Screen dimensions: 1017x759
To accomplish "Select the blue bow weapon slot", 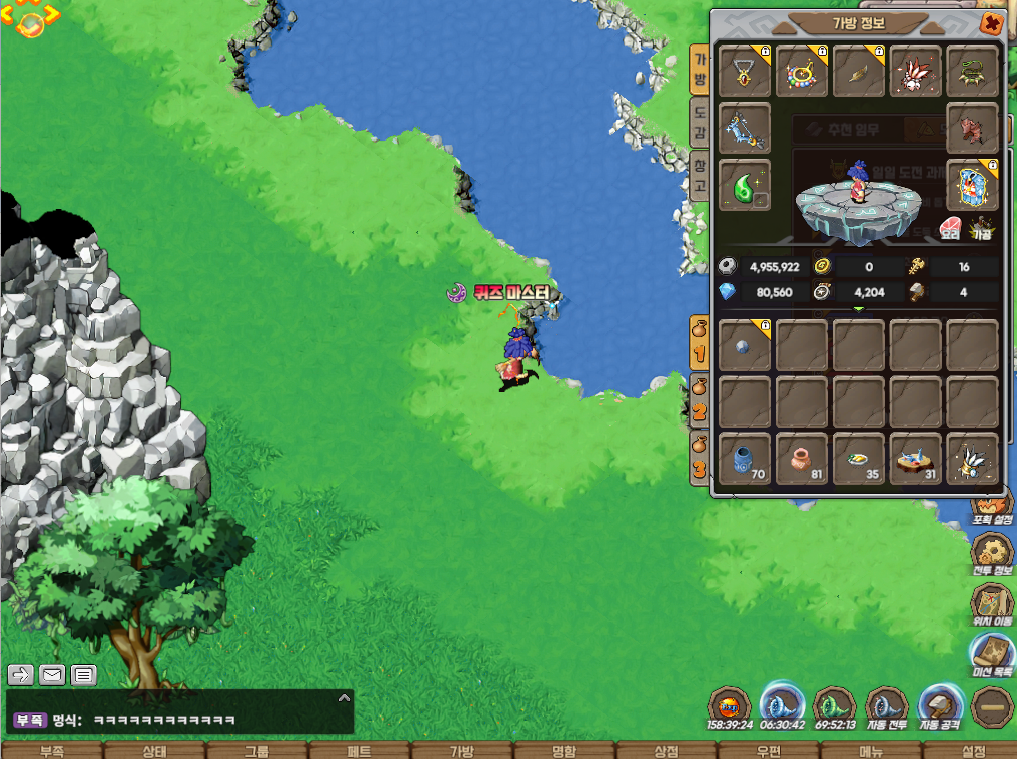I will [745, 128].
